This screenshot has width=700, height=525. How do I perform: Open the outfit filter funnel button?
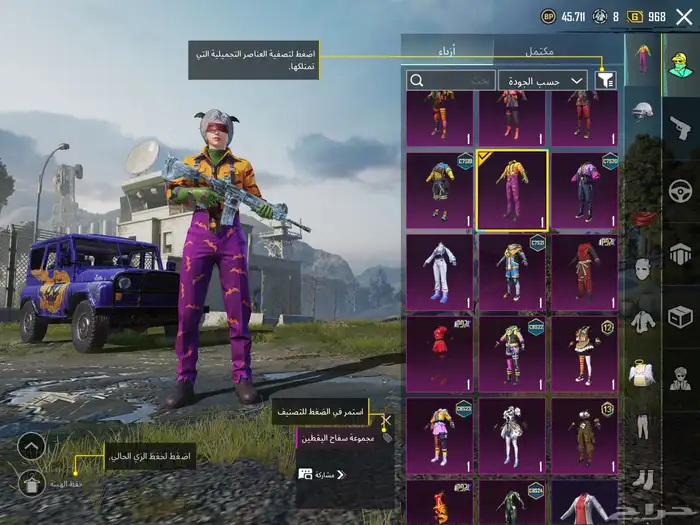(x=605, y=80)
